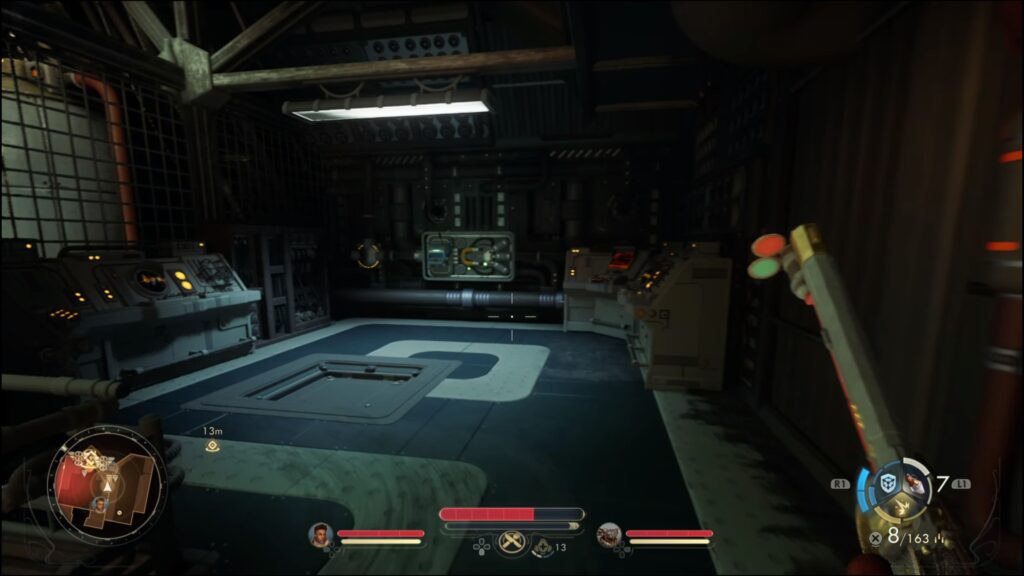This screenshot has height=576, width=1024.
Task: Choose the blue cube ability segment
Action: click(887, 483)
